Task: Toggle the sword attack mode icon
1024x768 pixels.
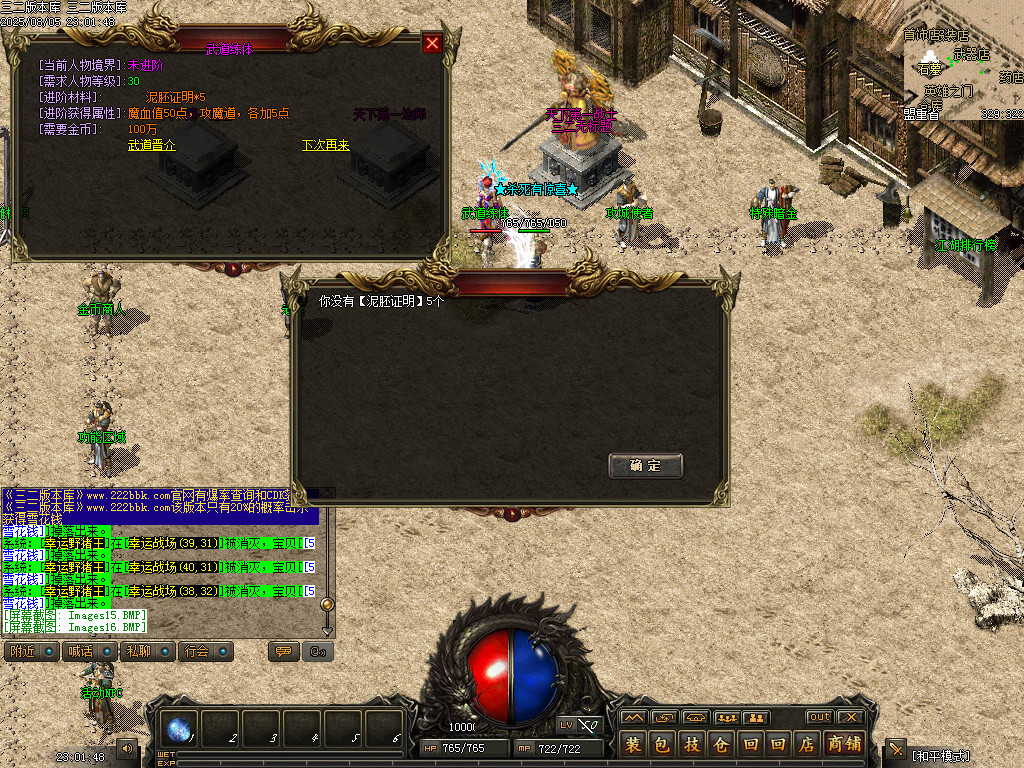Action: click(896, 749)
